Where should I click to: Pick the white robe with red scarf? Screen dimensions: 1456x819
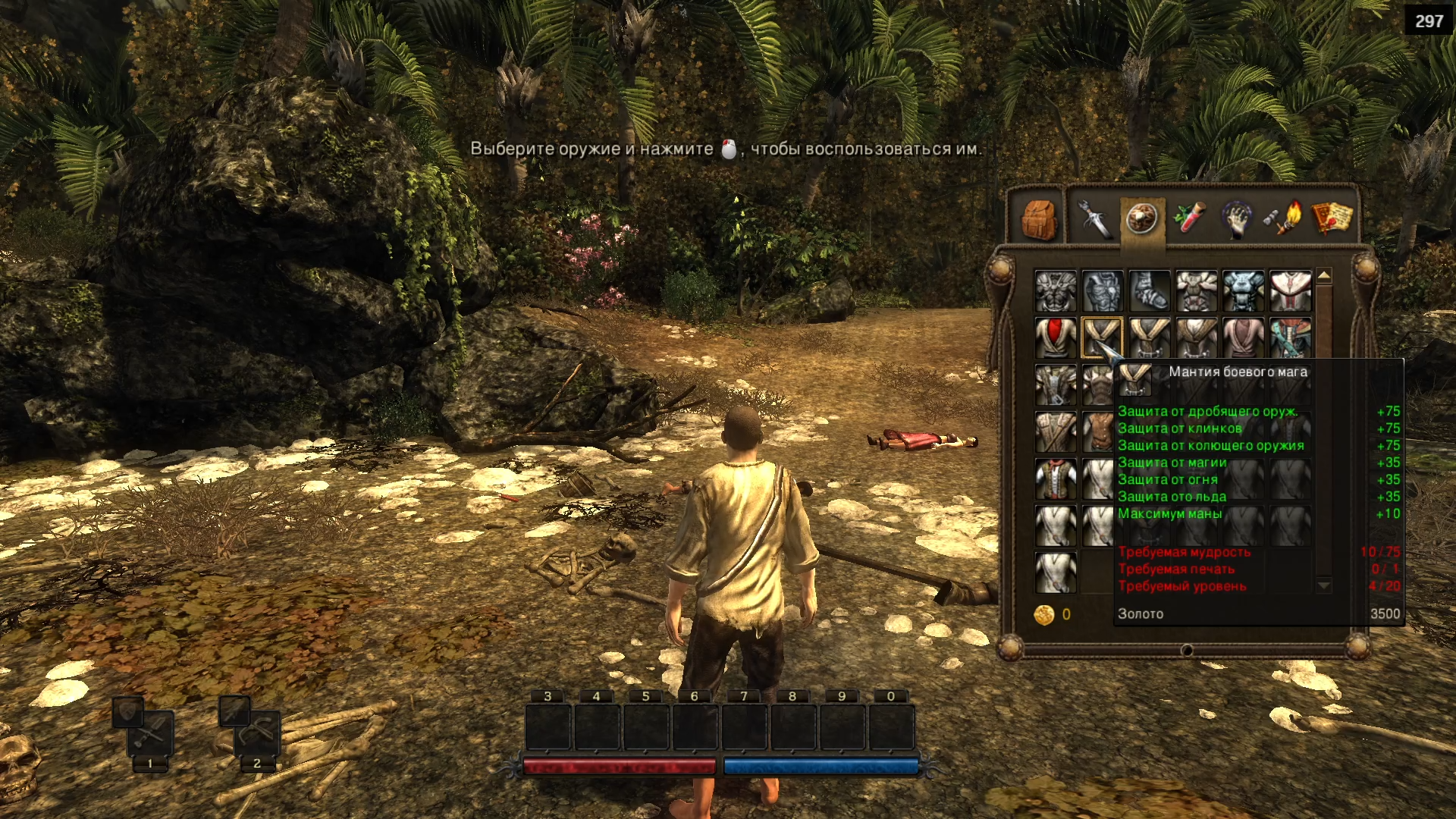coord(1055,337)
